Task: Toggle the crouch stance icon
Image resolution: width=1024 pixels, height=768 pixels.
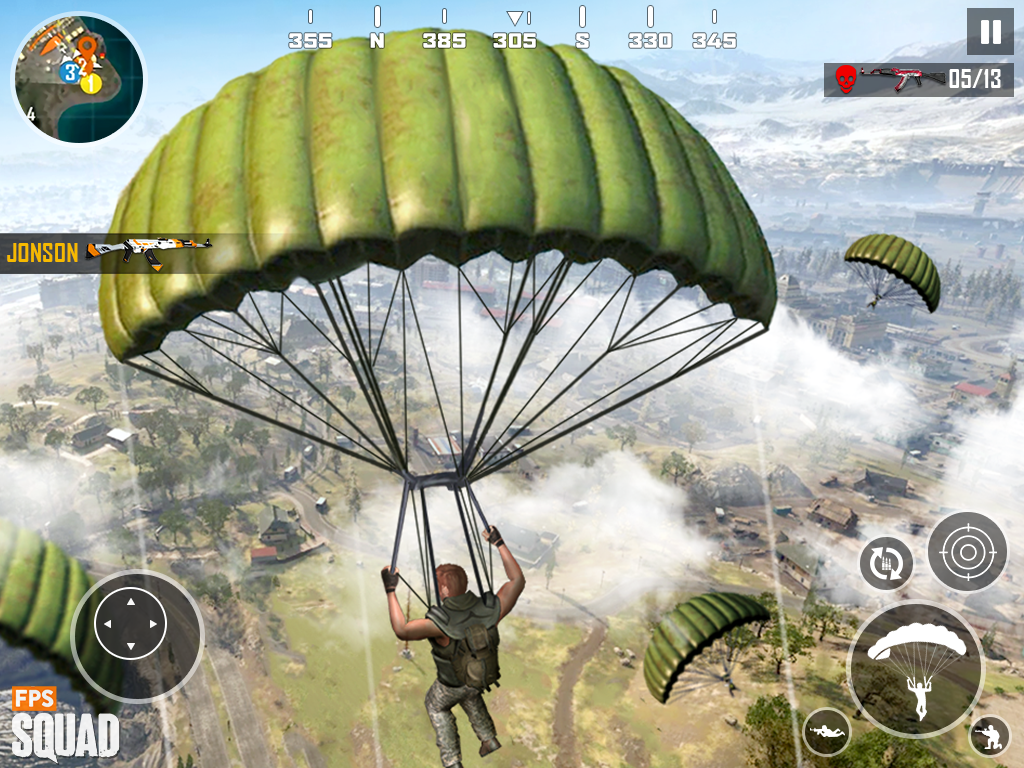Action: 989,736
